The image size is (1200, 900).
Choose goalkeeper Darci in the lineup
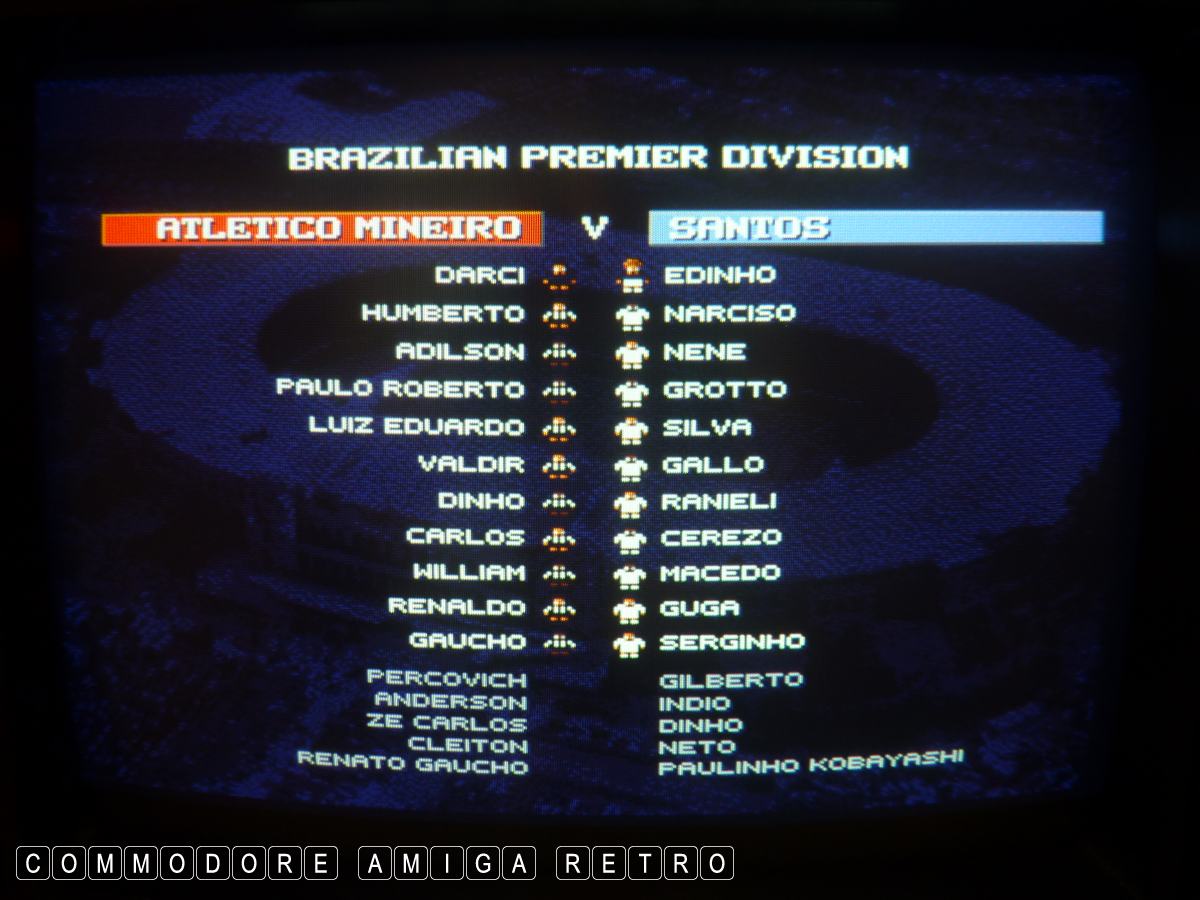tap(479, 275)
